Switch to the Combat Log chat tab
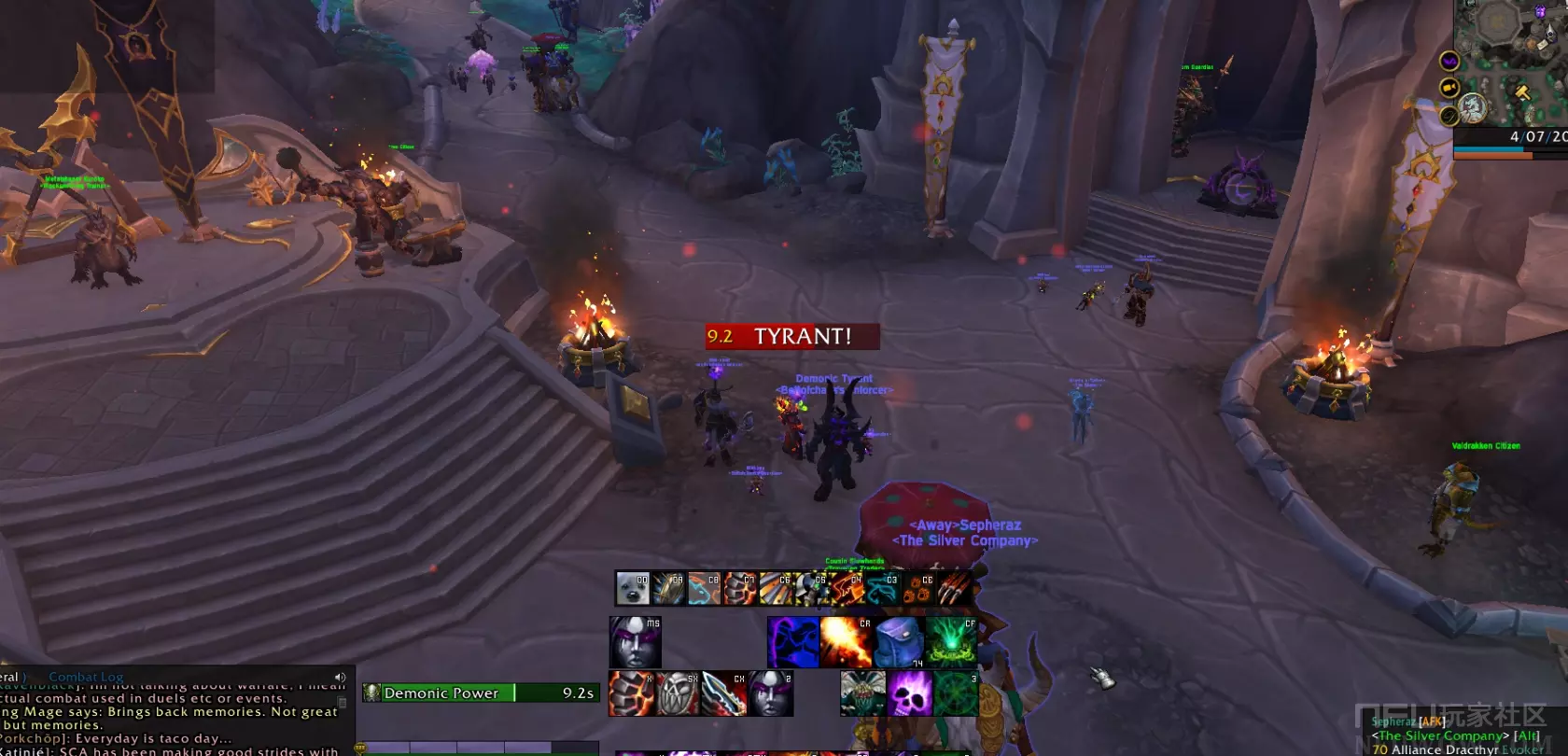Viewport: 1568px width, 756px height. tap(86, 677)
